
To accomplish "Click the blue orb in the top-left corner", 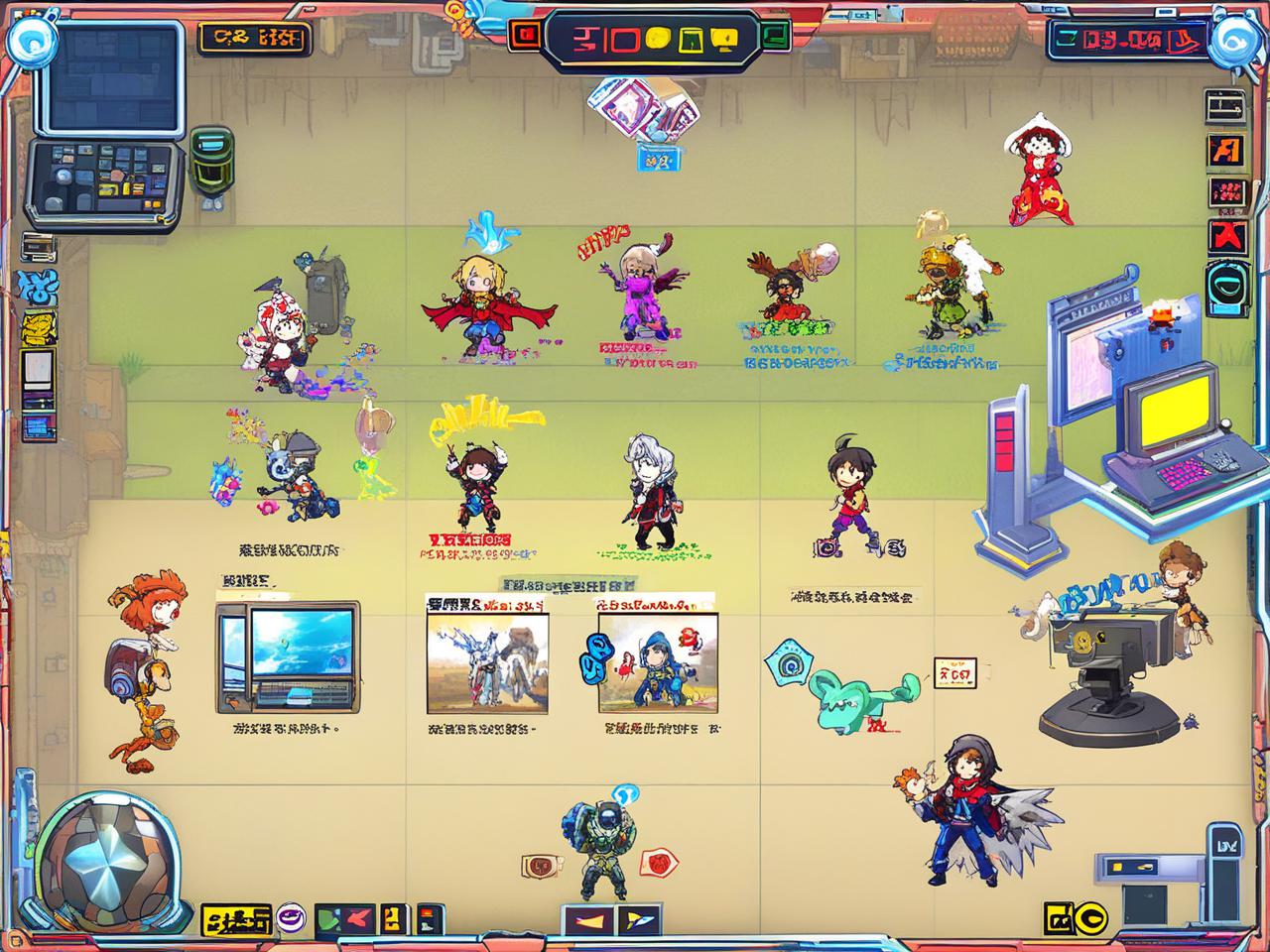I will 30,41.
